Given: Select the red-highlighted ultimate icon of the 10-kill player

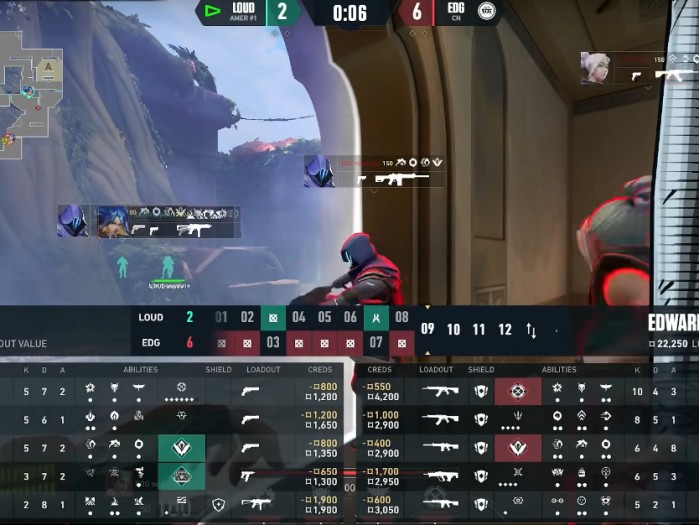Looking at the screenshot, I should [x=517, y=391].
